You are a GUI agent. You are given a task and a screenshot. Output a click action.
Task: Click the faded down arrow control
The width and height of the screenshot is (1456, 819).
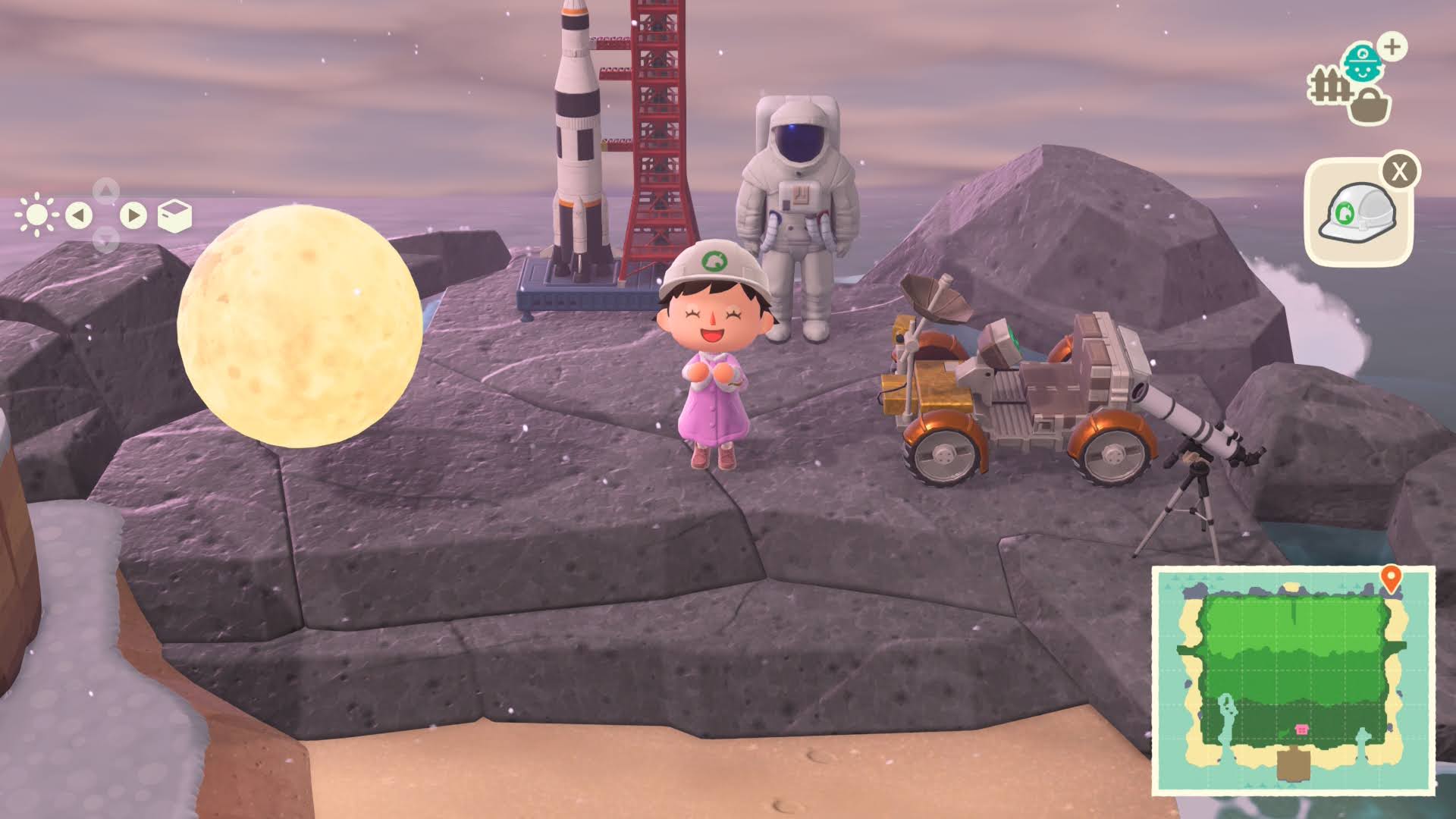point(104,237)
